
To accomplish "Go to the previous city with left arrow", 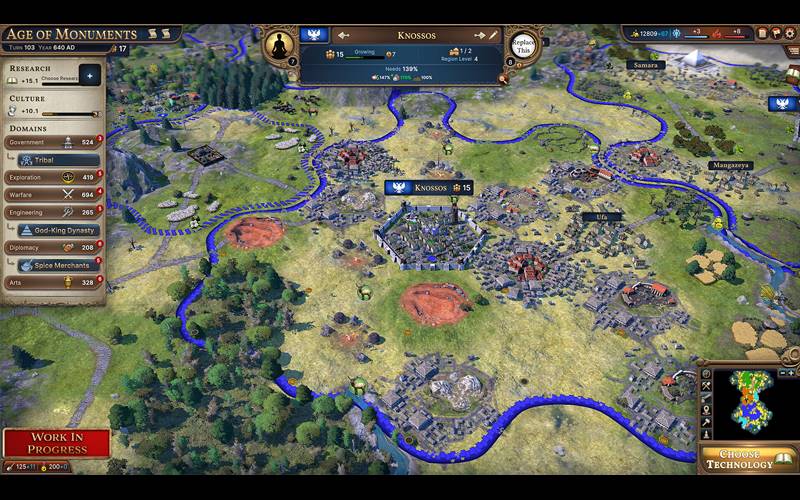I will pyautogui.click(x=344, y=35).
